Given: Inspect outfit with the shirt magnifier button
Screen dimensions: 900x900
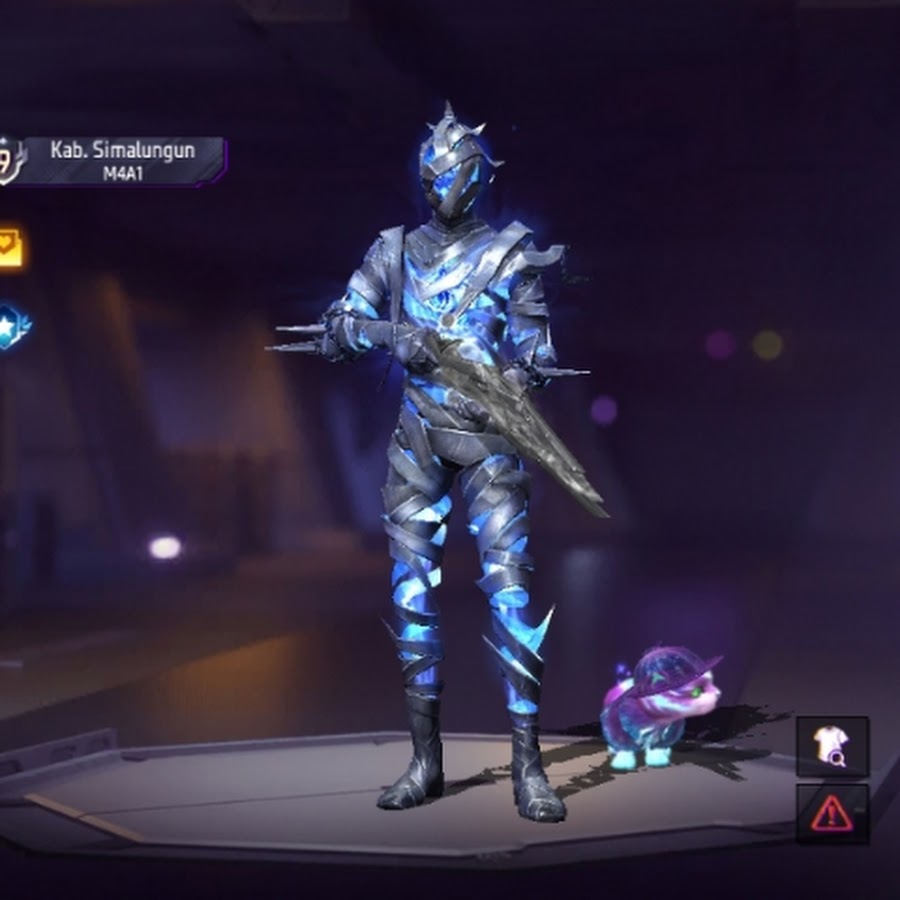Looking at the screenshot, I should point(831,746).
